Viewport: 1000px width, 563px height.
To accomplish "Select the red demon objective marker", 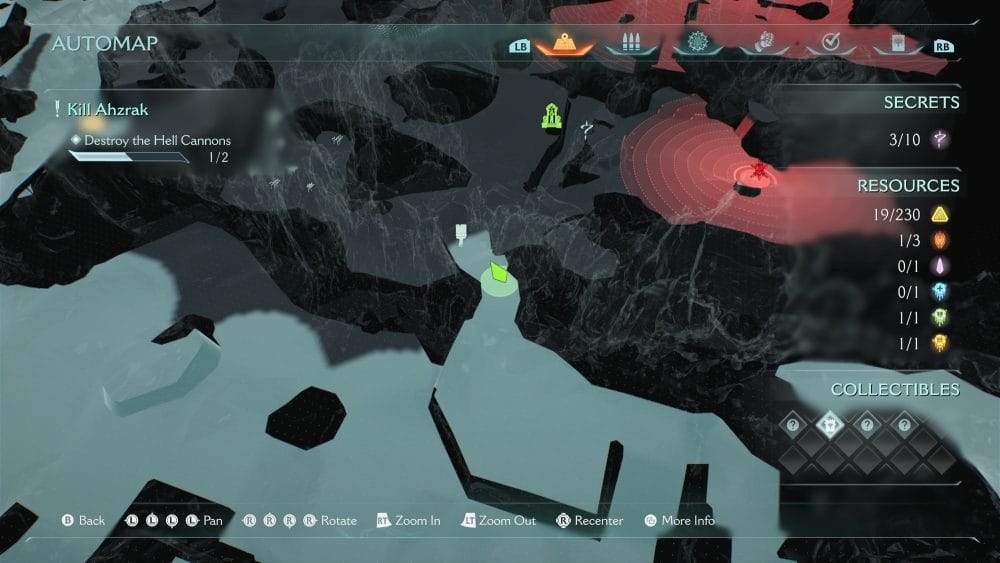I will click(759, 172).
